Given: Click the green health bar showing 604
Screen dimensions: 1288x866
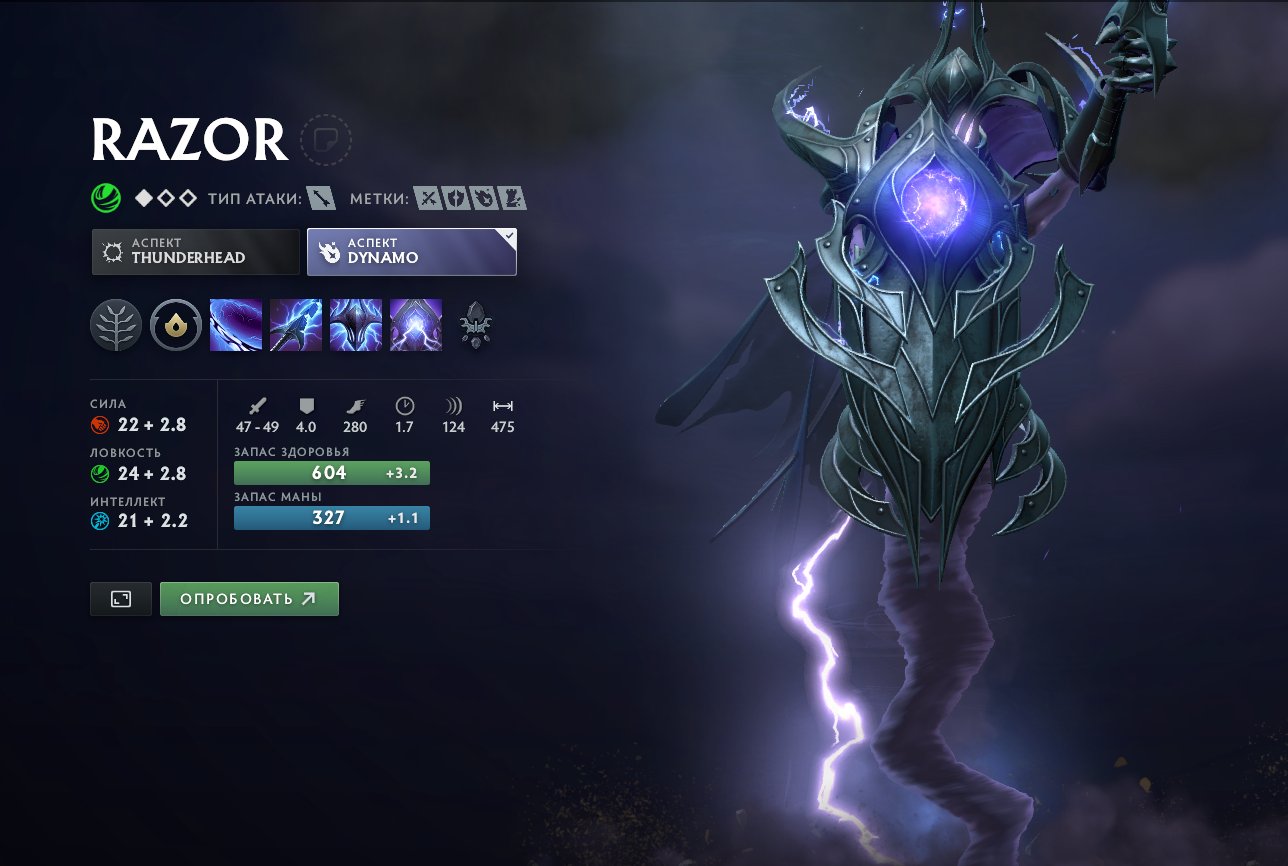Looking at the screenshot, I should point(331,471).
